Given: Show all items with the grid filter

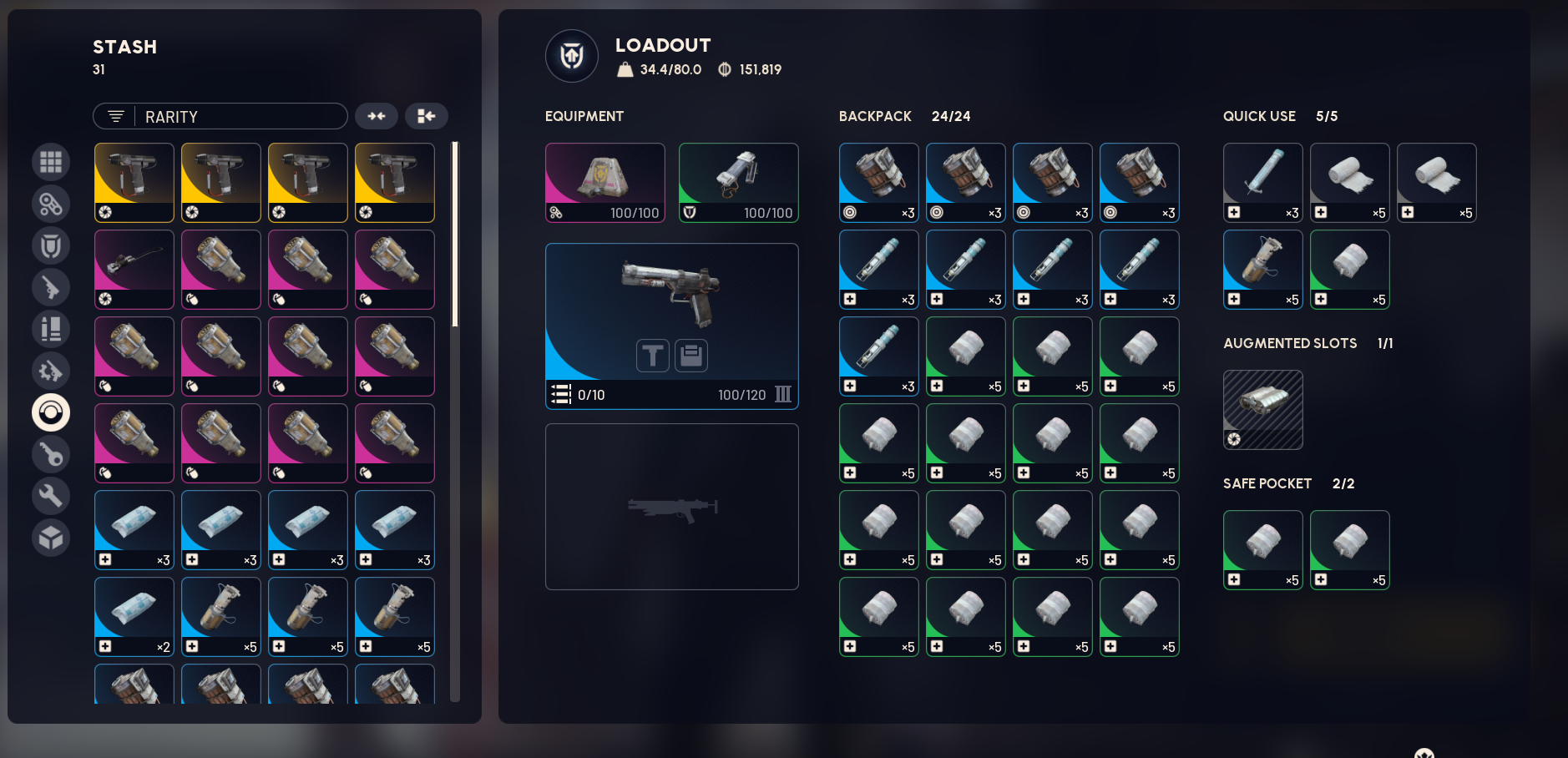Looking at the screenshot, I should (51, 162).
